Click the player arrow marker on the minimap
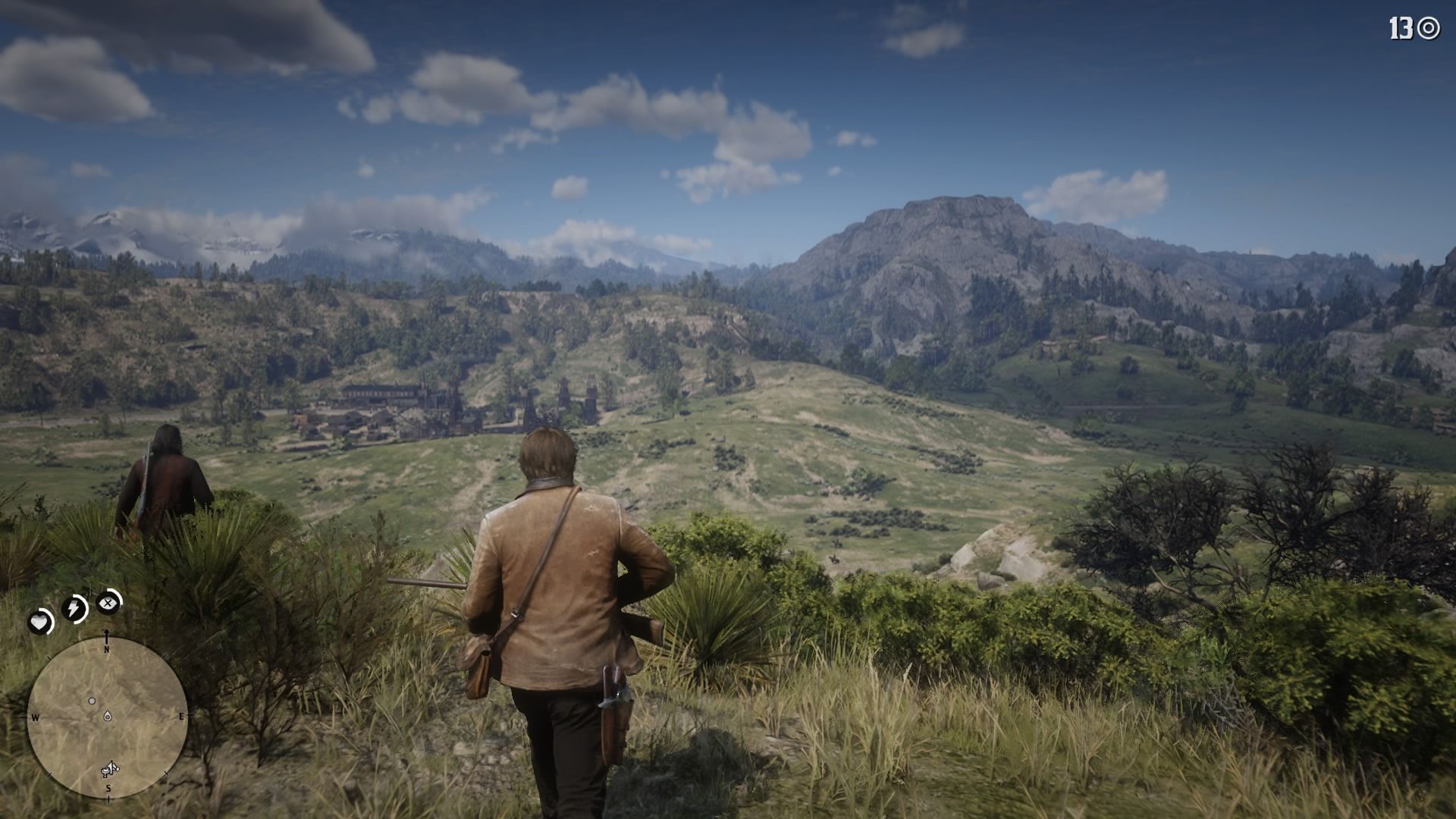This screenshot has height=819, width=1456. (x=108, y=716)
